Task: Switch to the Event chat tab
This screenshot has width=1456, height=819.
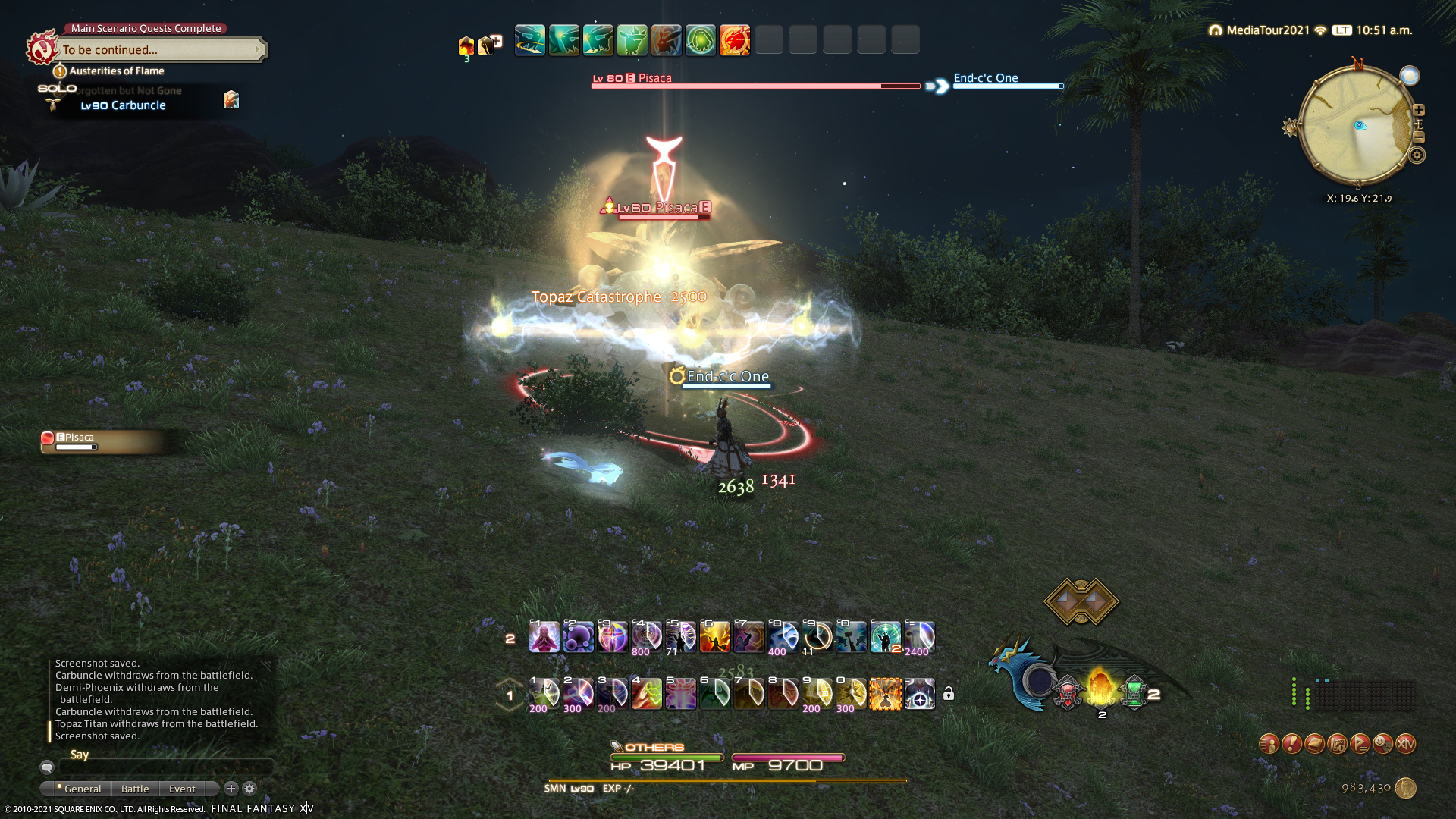Action: coord(182,789)
